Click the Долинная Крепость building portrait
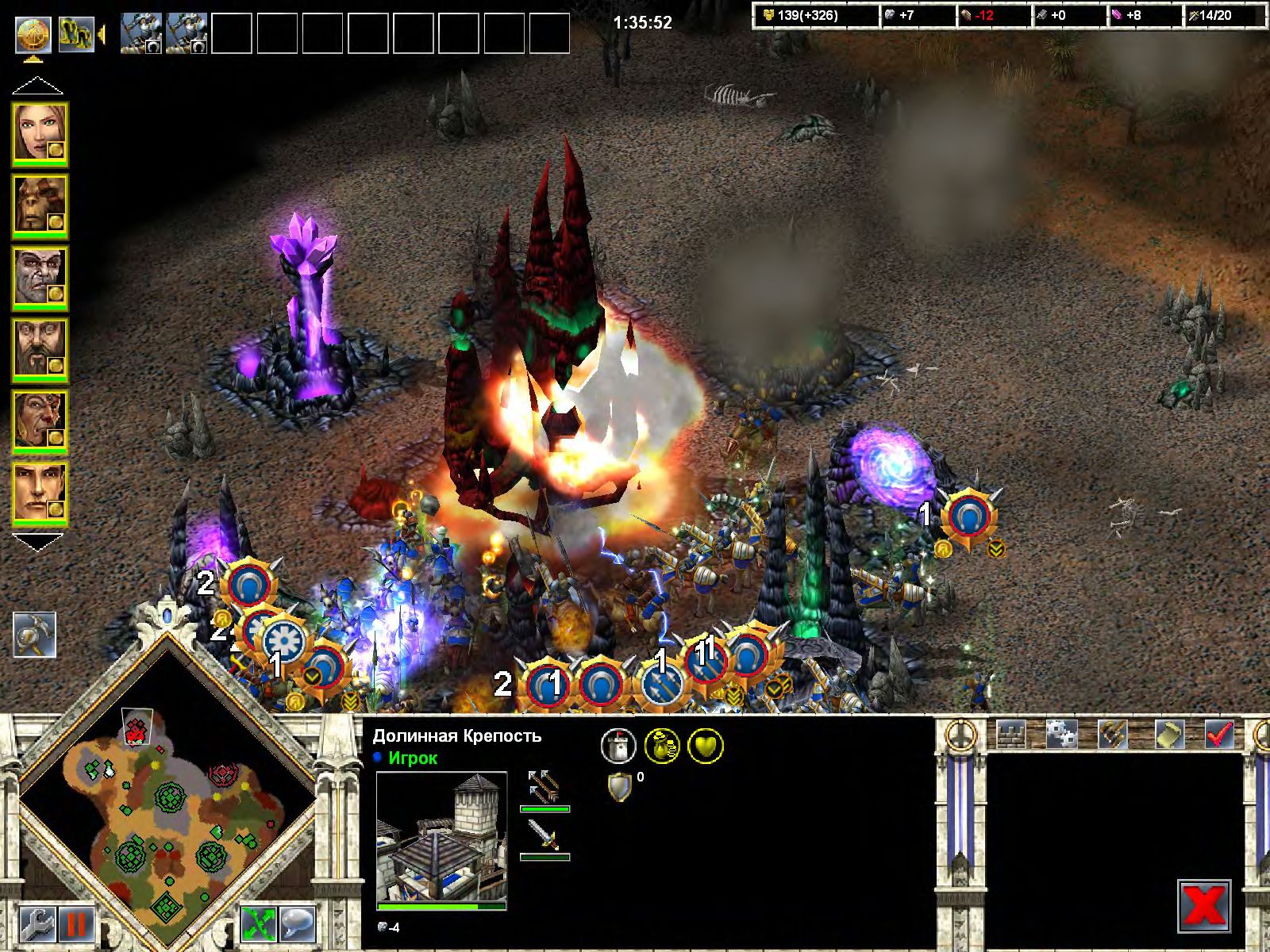Screen dimensions: 1270x952 click(x=441, y=839)
